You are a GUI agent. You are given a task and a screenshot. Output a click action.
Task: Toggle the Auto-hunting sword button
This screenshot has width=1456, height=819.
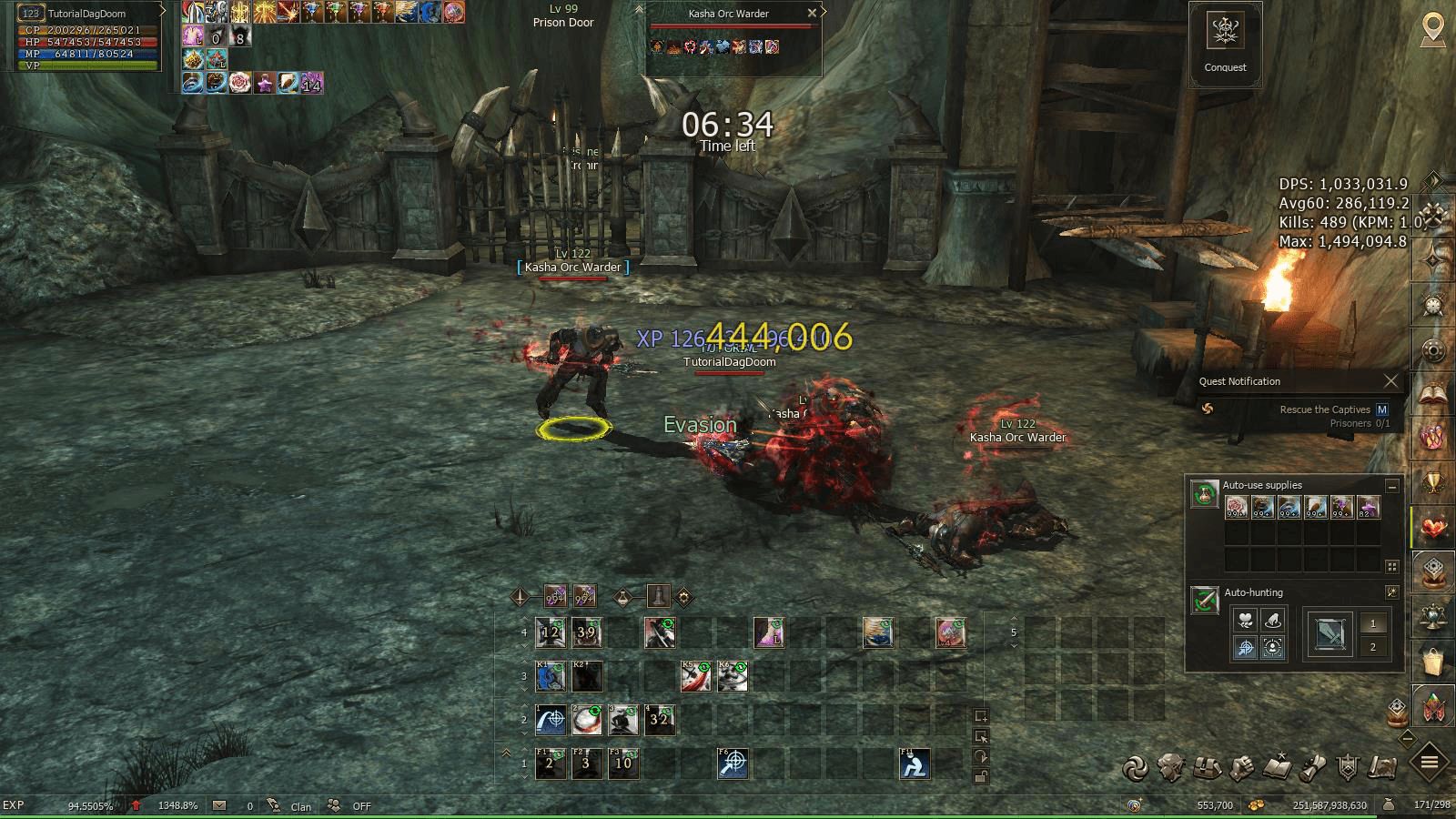point(1205,601)
